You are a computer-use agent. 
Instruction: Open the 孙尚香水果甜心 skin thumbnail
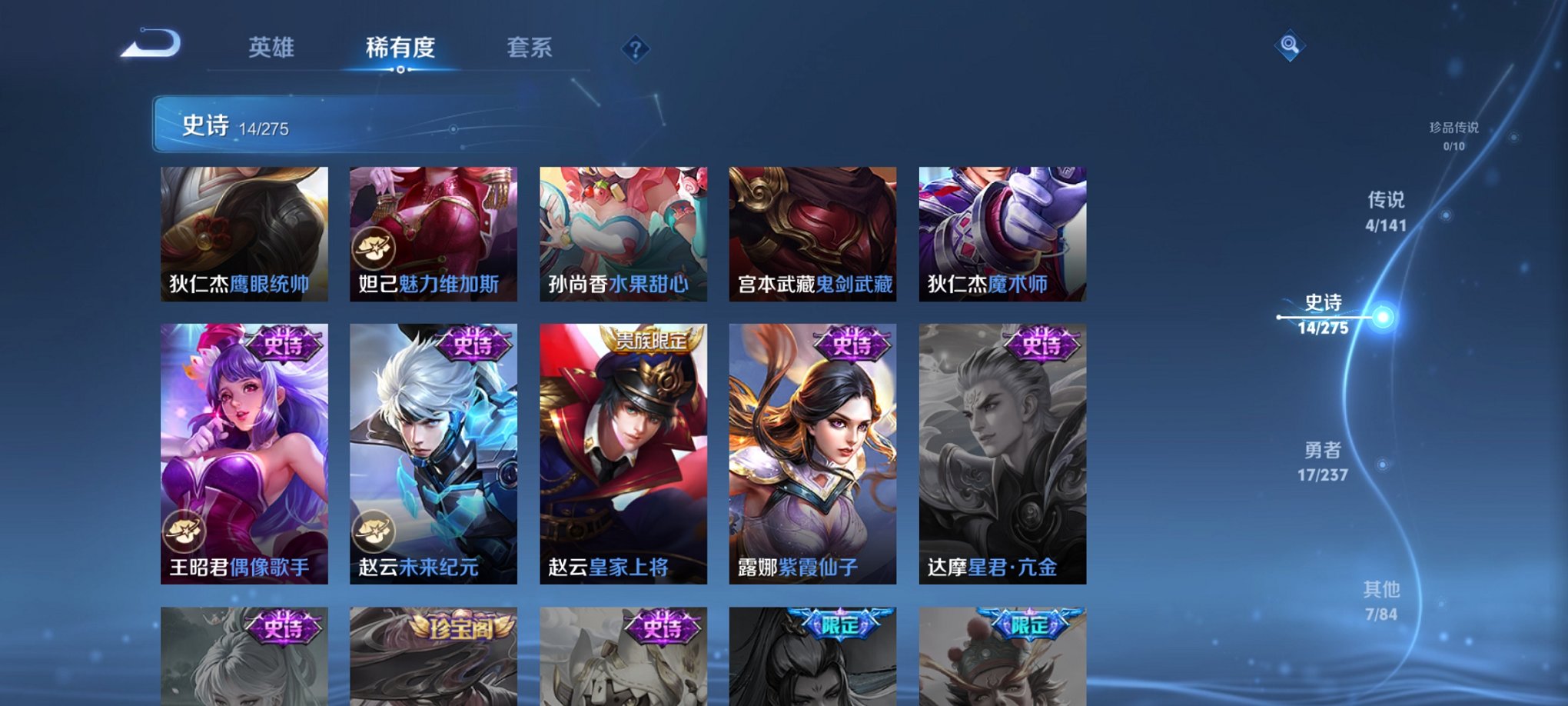[x=623, y=231]
